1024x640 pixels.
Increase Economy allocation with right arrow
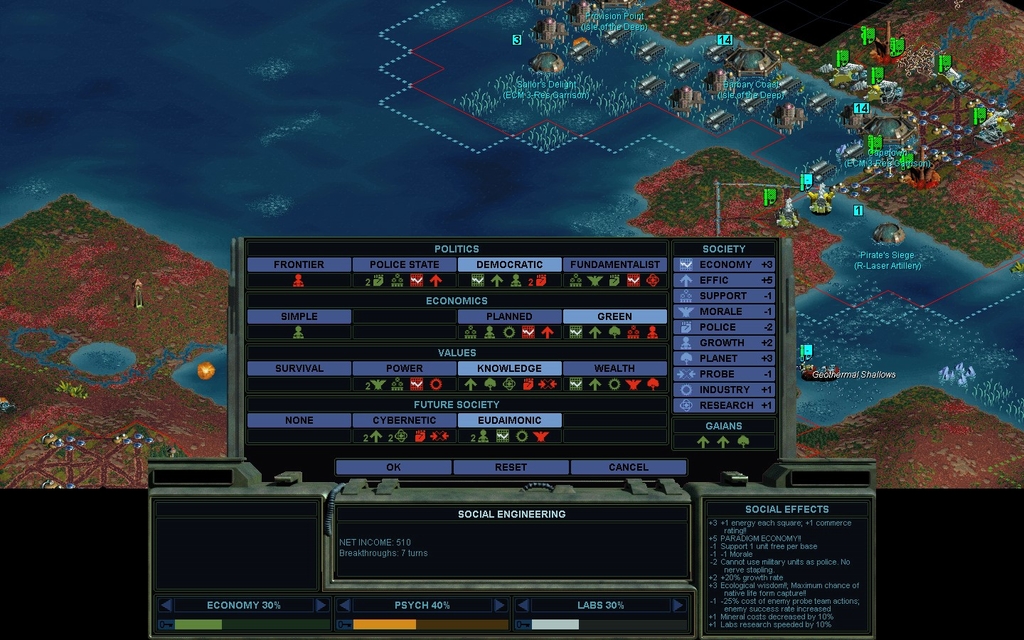pyautogui.click(x=321, y=605)
